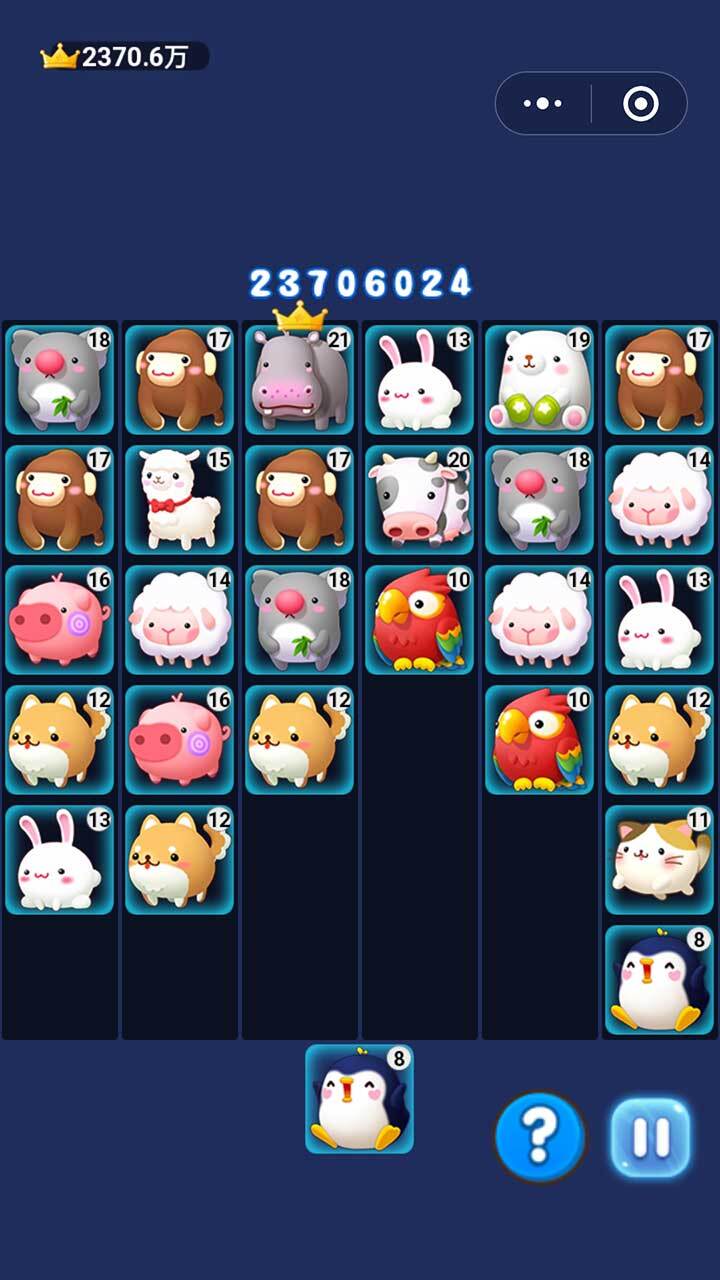Pause the game
This screenshot has width=720, height=1280.
pyautogui.click(x=651, y=1137)
